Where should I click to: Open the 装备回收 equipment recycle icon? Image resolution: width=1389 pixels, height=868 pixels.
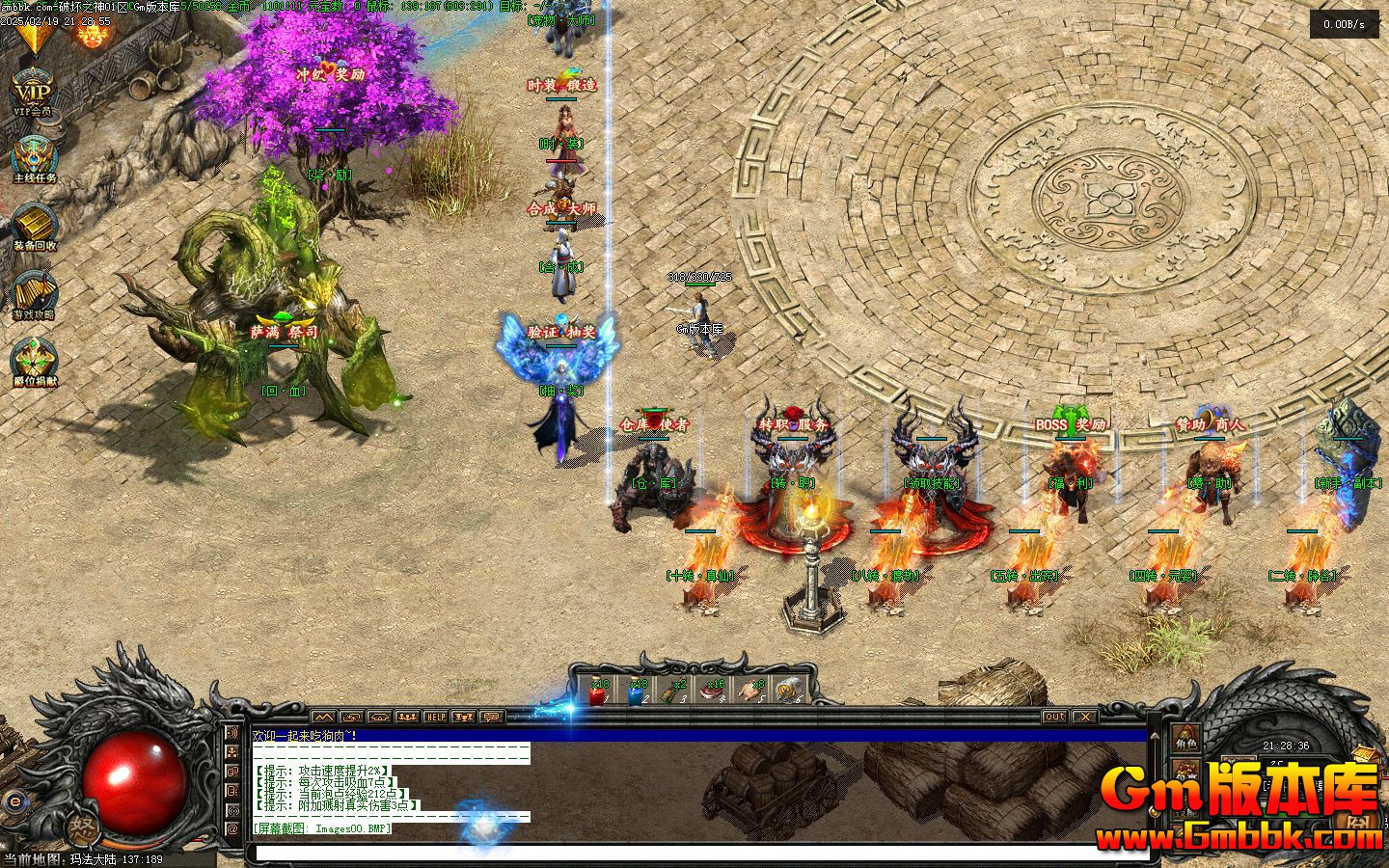click(x=35, y=225)
